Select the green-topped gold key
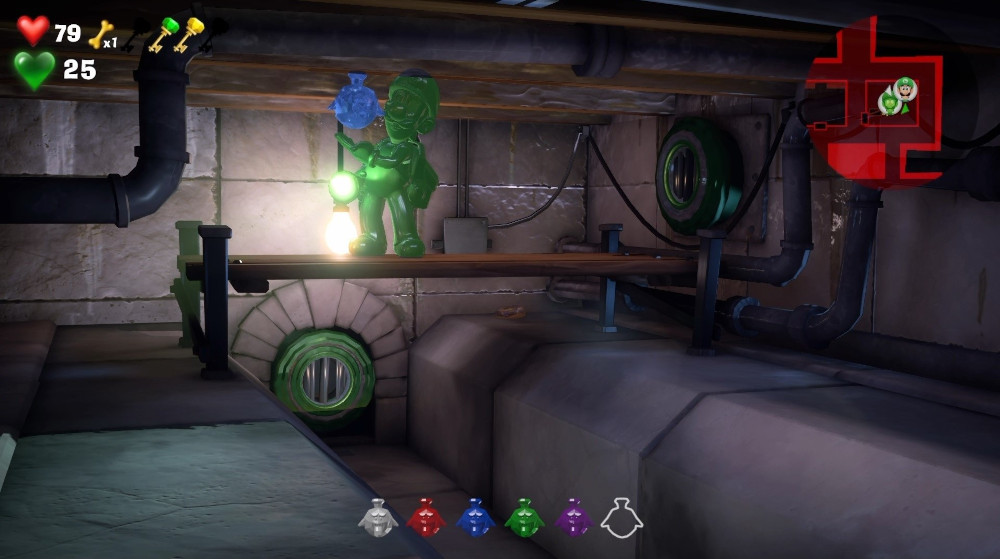The width and height of the screenshot is (1000, 559). [160, 34]
